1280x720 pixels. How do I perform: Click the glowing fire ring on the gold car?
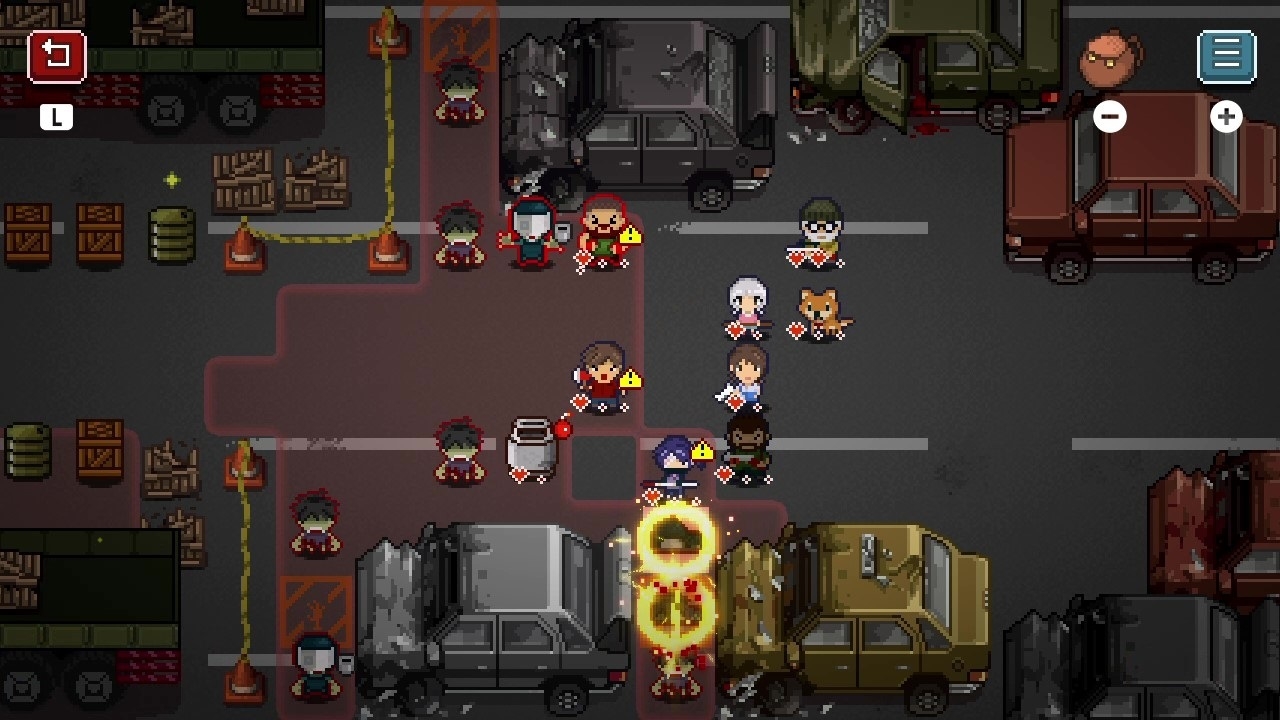tap(675, 540)
